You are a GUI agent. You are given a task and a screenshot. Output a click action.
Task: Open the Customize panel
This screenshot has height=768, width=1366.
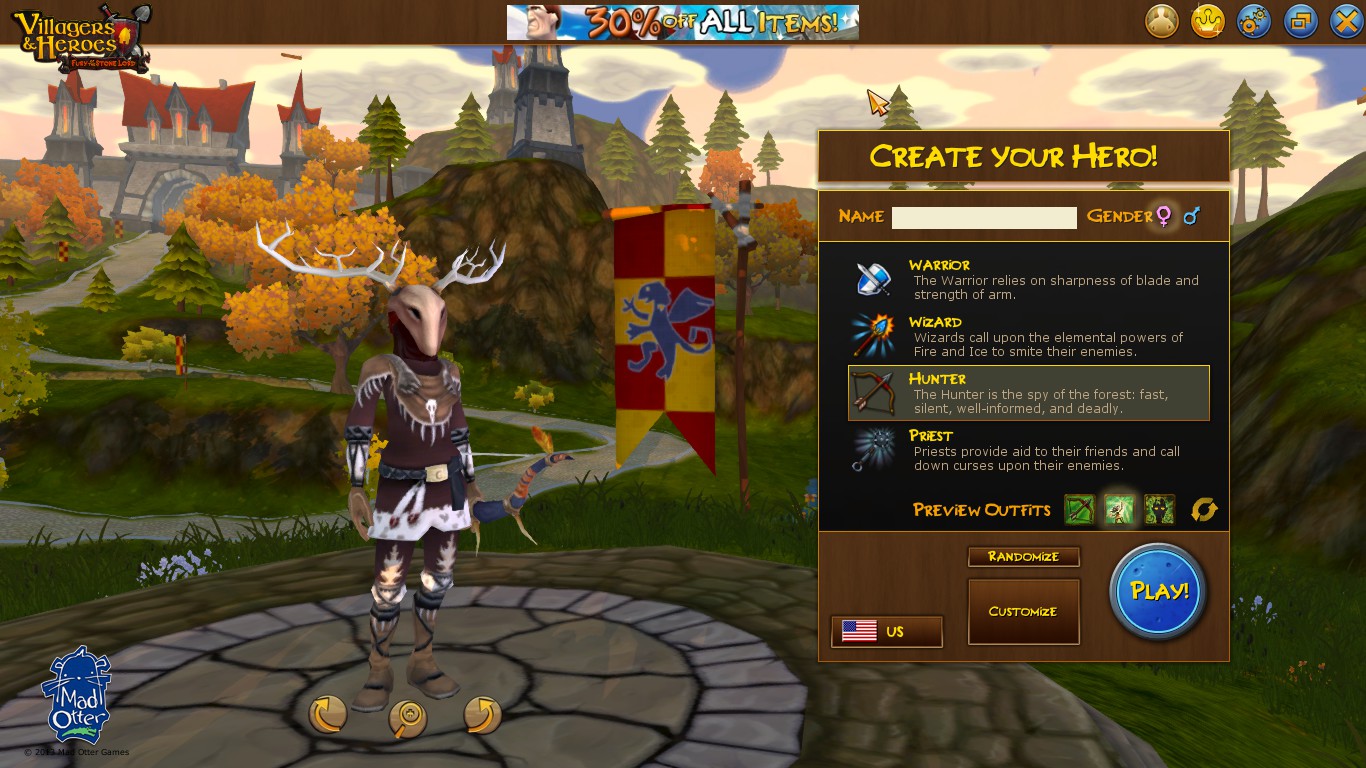(x=1023, y=611)
